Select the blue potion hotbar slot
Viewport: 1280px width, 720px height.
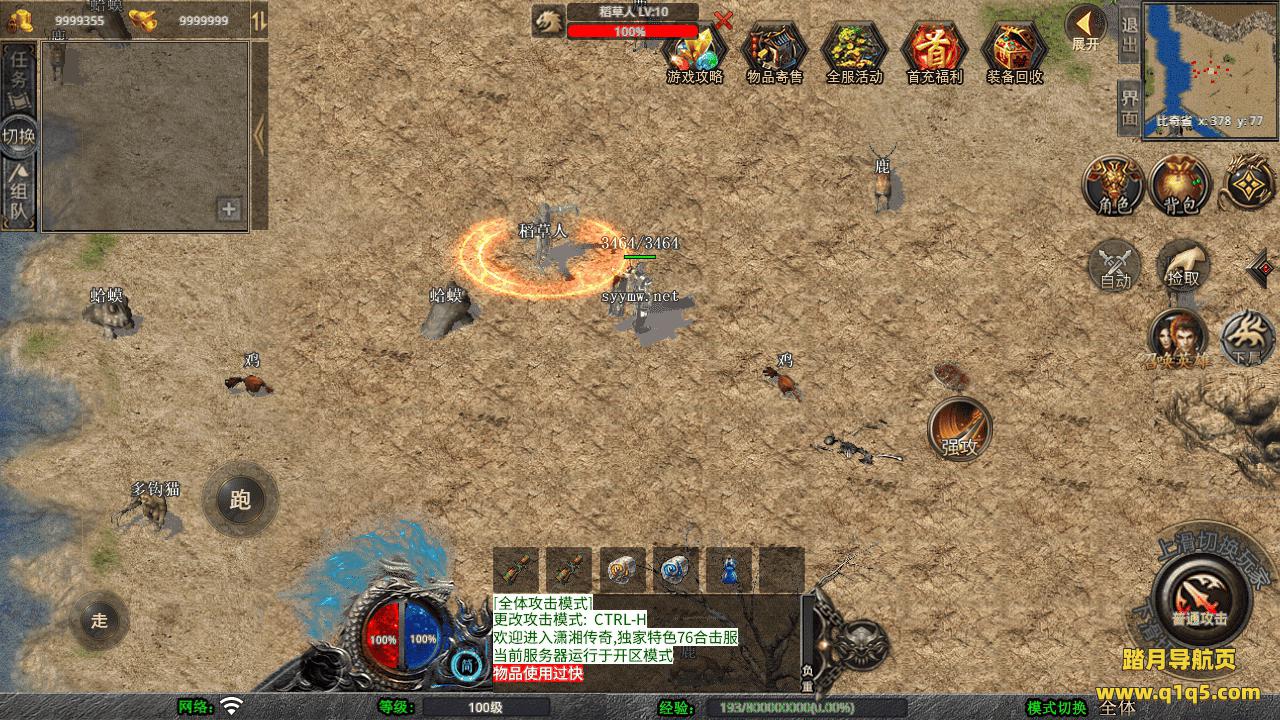click(x=729, y=570)
